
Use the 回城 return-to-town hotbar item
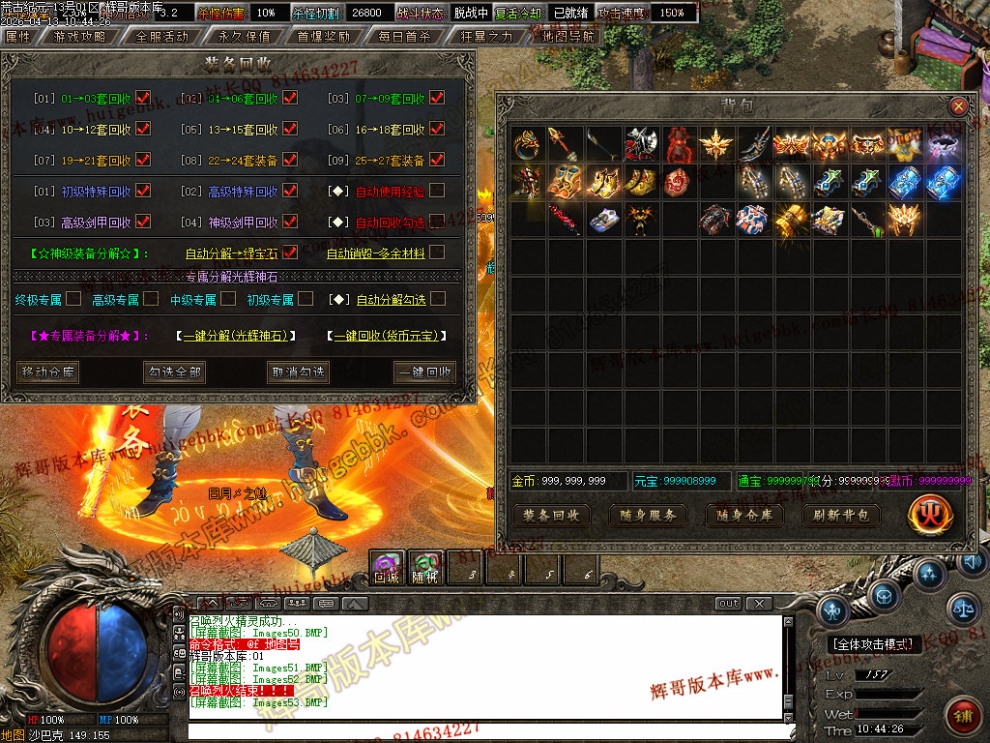tap(386, 568)
